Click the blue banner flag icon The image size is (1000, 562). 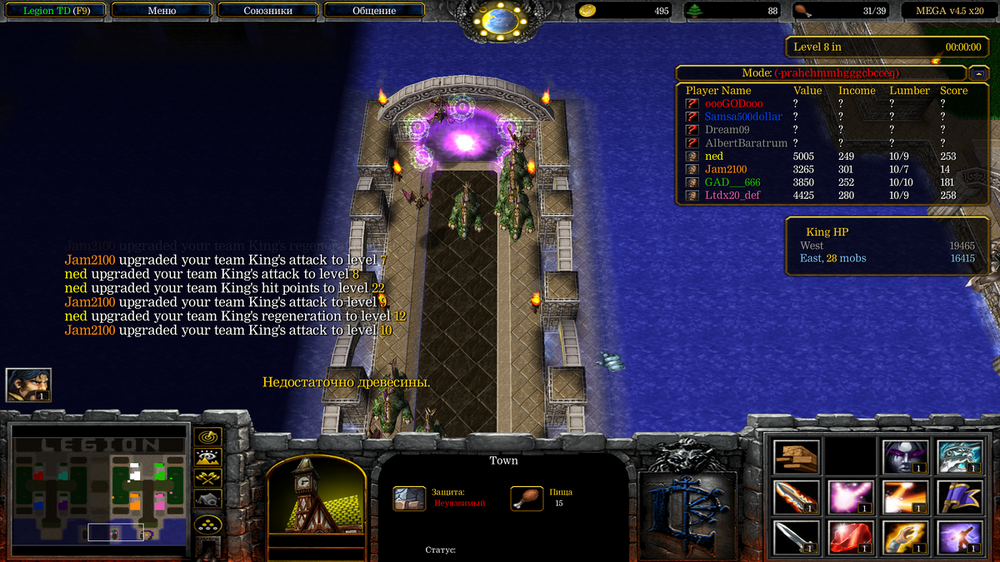click(x=959, y=497)
